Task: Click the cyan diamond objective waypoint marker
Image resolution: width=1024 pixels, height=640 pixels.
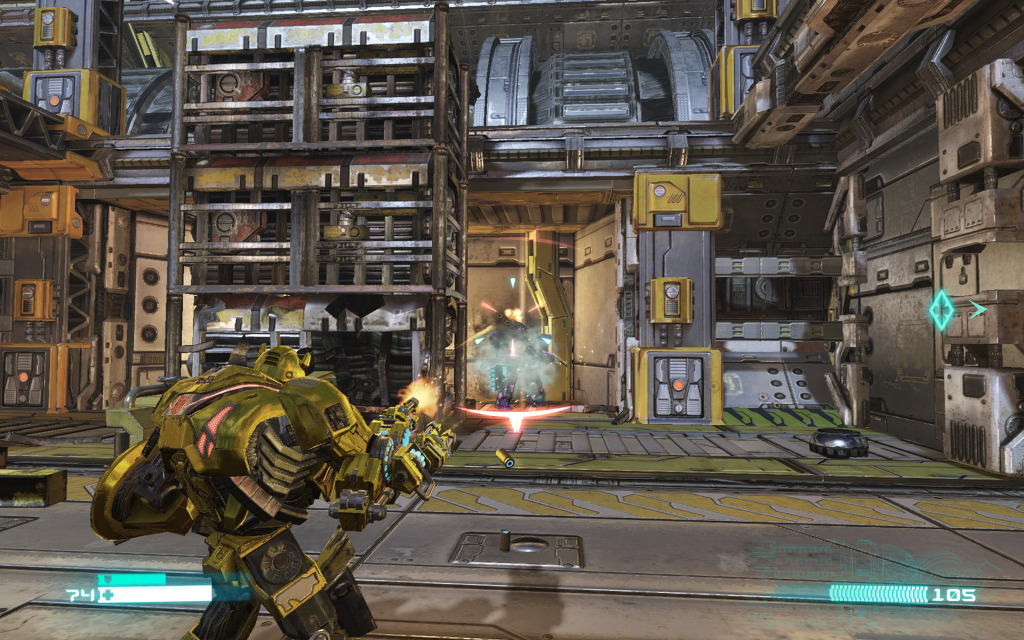Action: coord(942,310)
